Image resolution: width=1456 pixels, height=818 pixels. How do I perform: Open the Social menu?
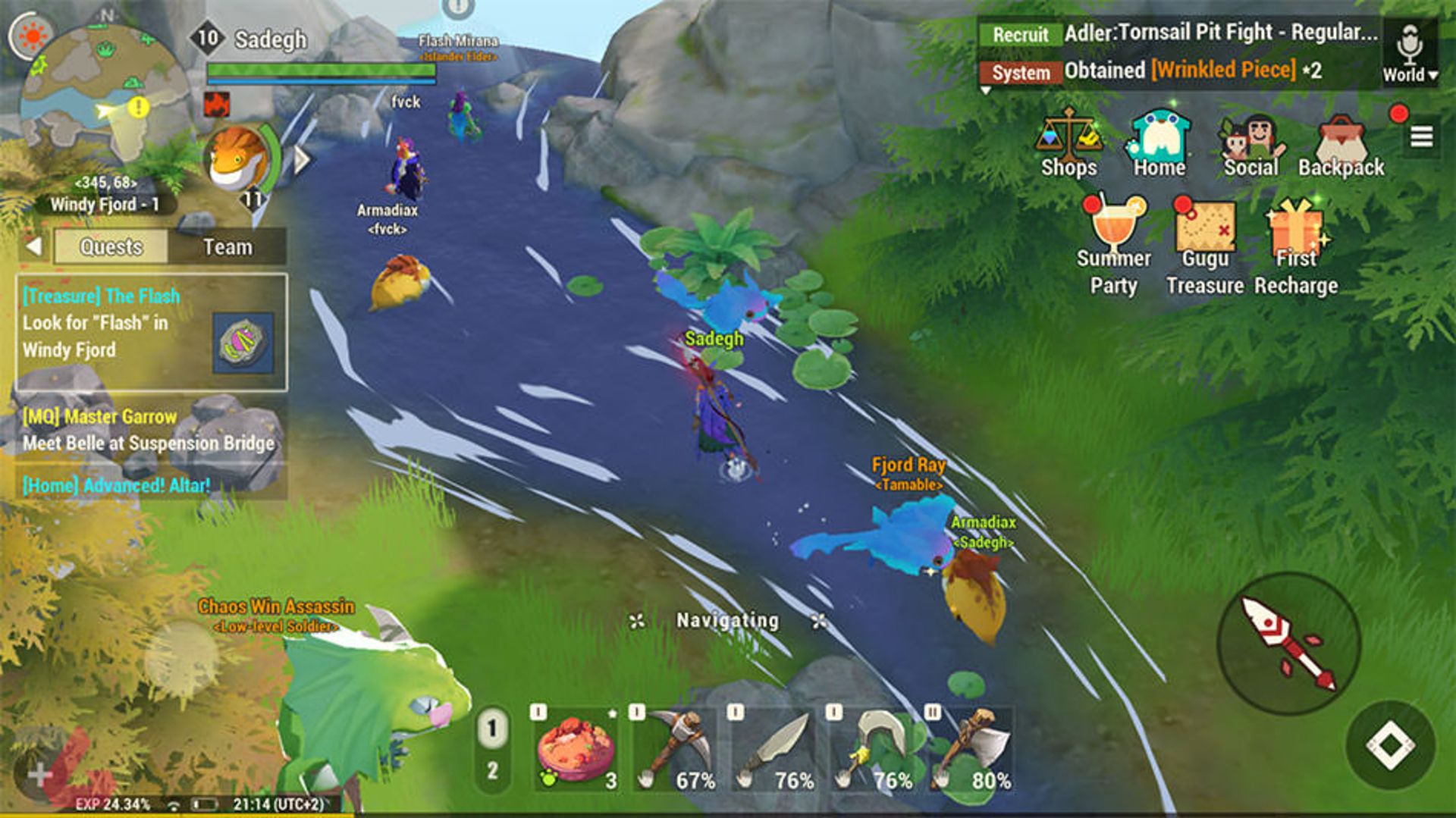(x=1251, y=144)
